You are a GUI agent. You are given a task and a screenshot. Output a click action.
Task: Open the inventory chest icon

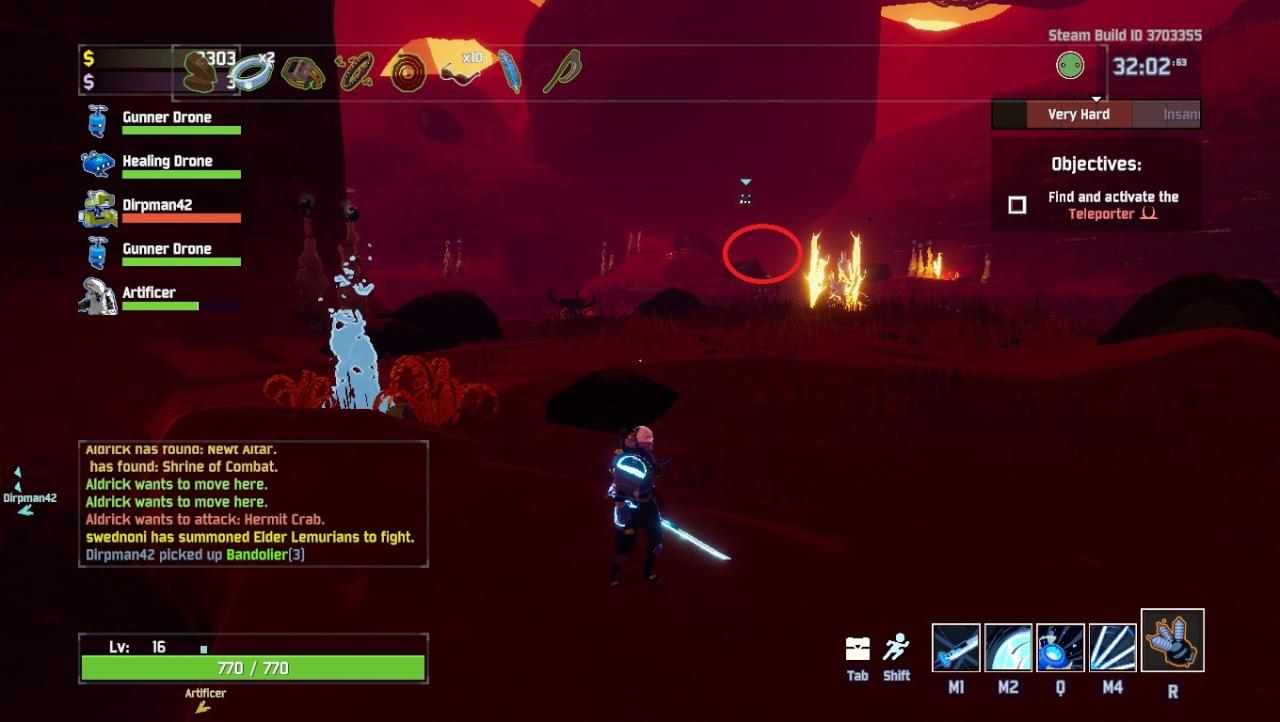point(858,648)
